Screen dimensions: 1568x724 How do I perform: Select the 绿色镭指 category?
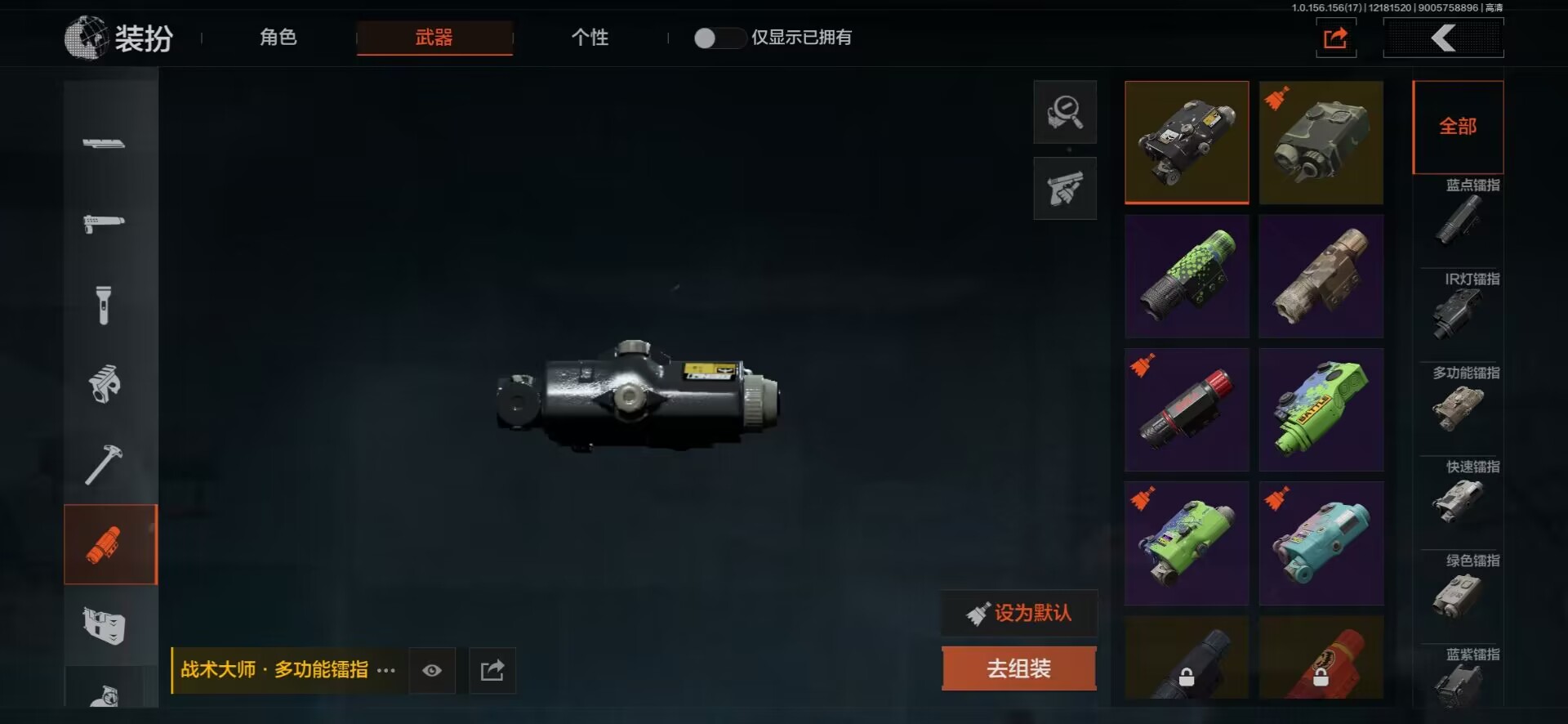tap(1461, 588)
